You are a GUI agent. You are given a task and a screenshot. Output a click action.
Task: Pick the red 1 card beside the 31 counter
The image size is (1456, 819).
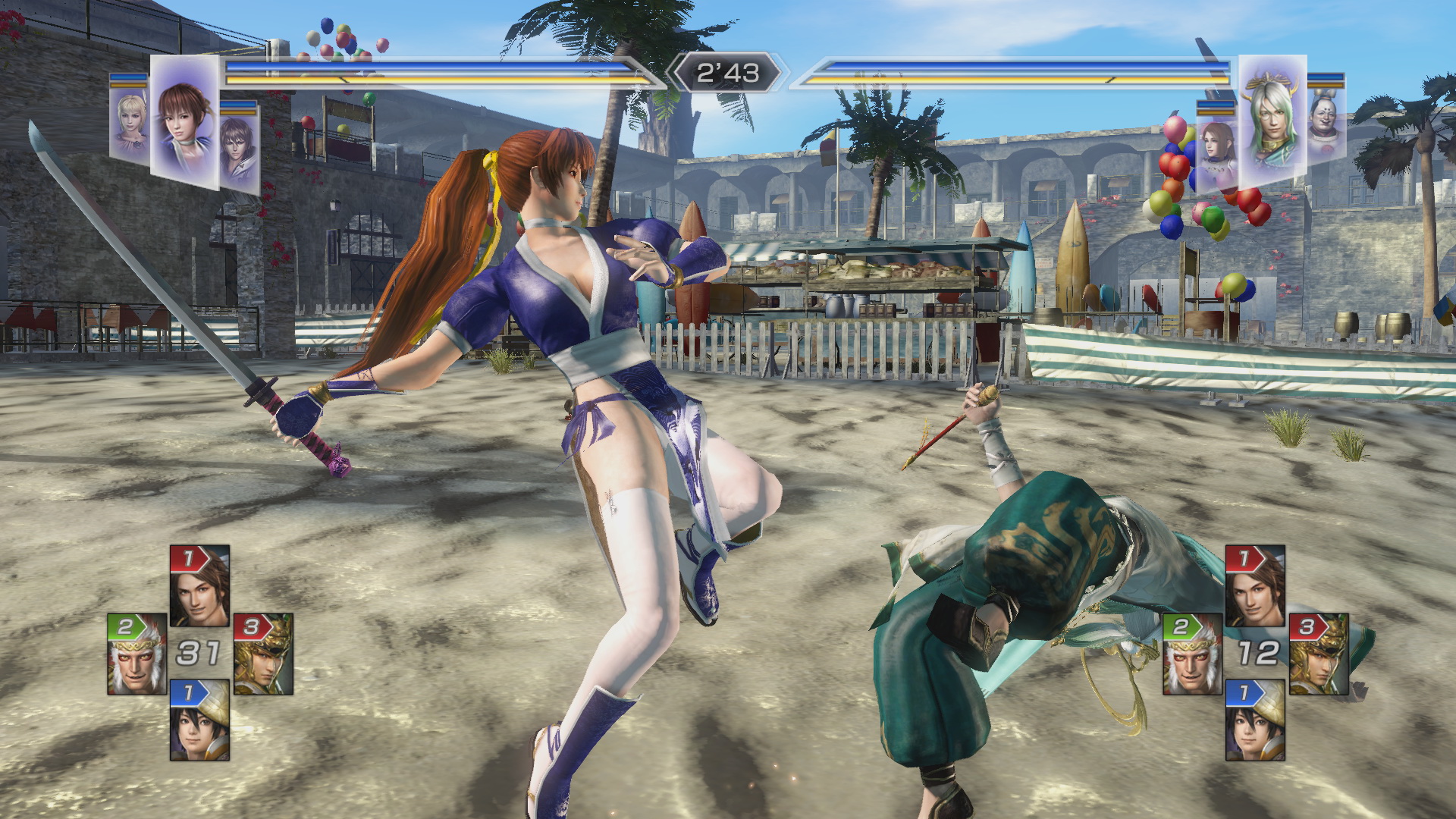pyautogui.click(x=199, y=585)
